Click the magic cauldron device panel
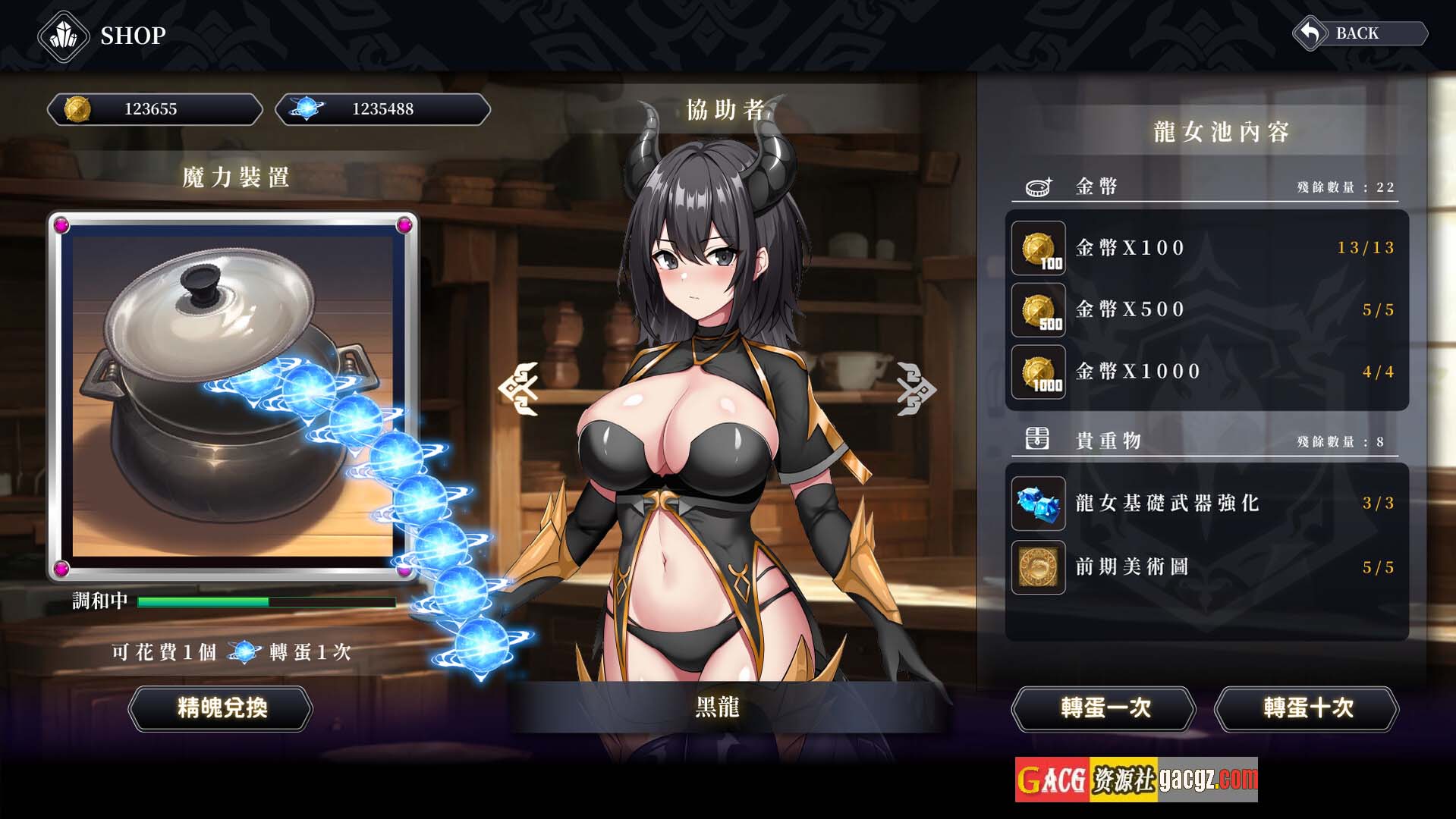Viewport: 1456px width, 819px height. 233,396
